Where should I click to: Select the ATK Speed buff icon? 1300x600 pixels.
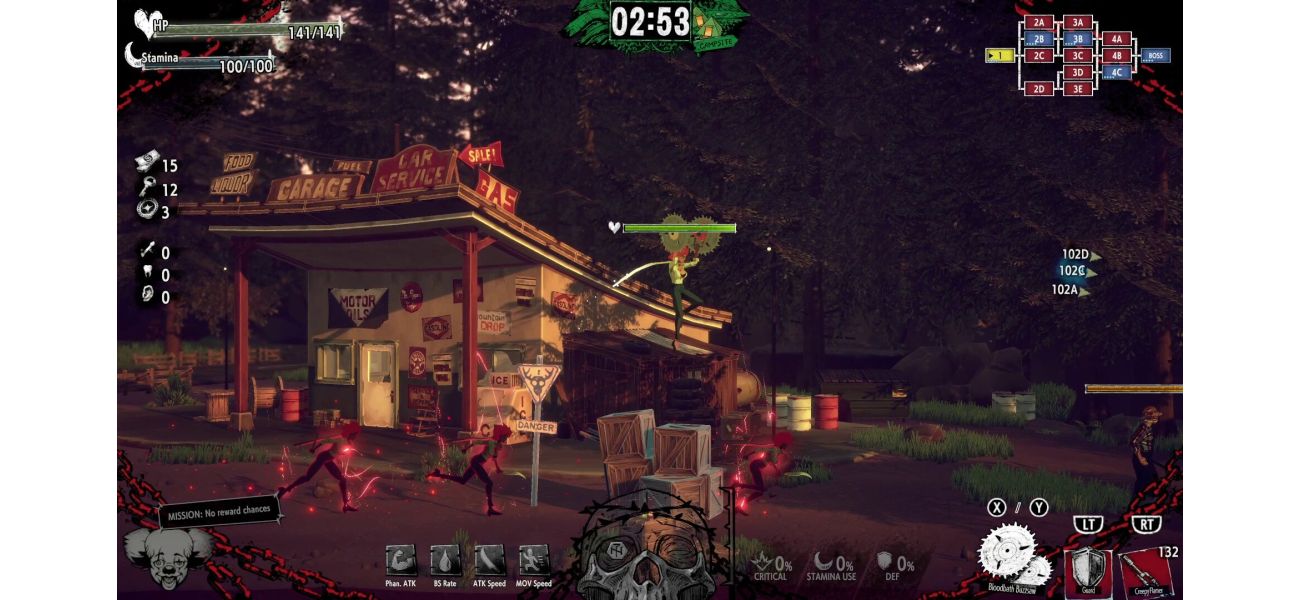tap(489, 560)
